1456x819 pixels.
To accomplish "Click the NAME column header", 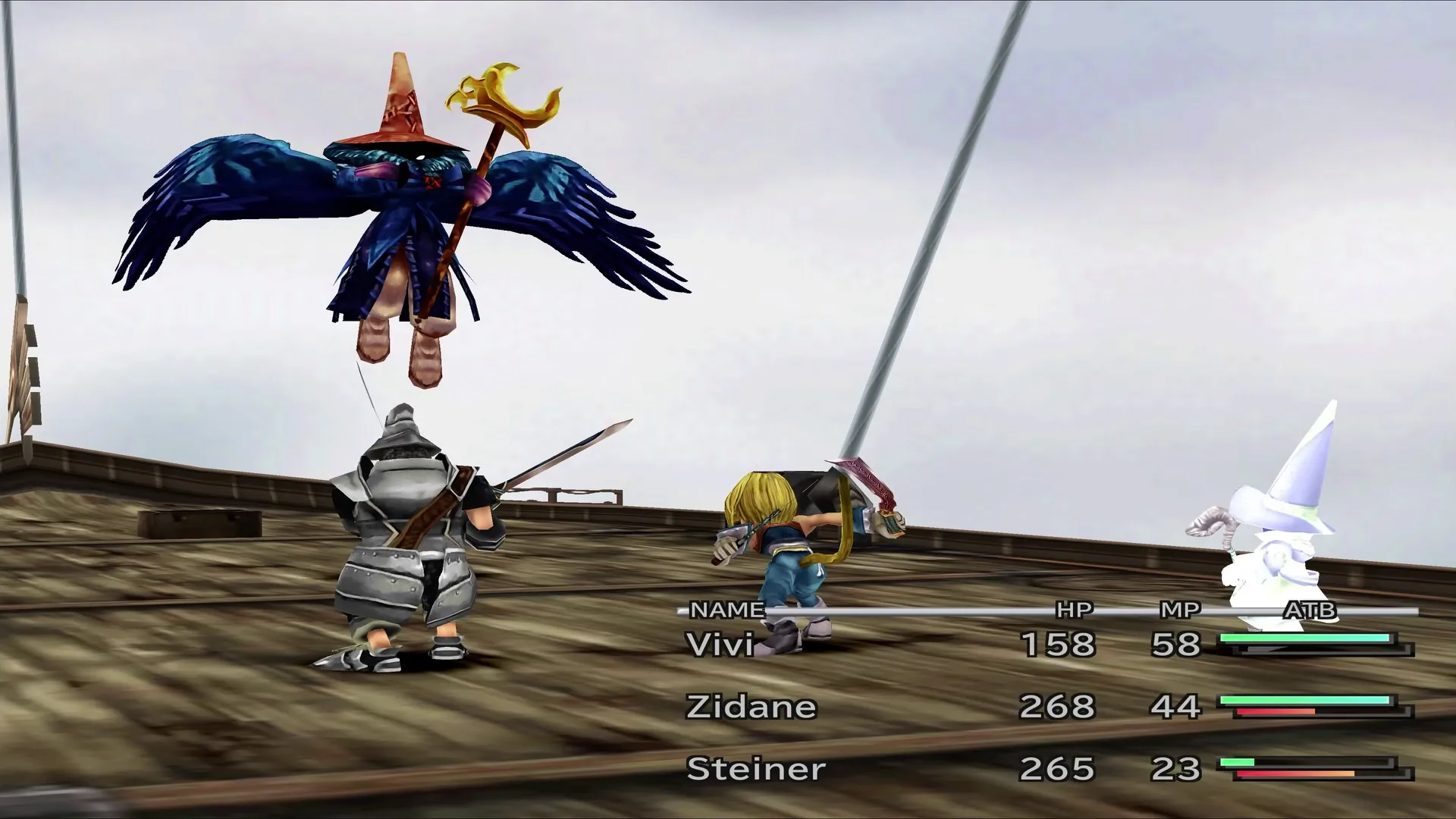I will pyautogui.click(x=724, y=609).
